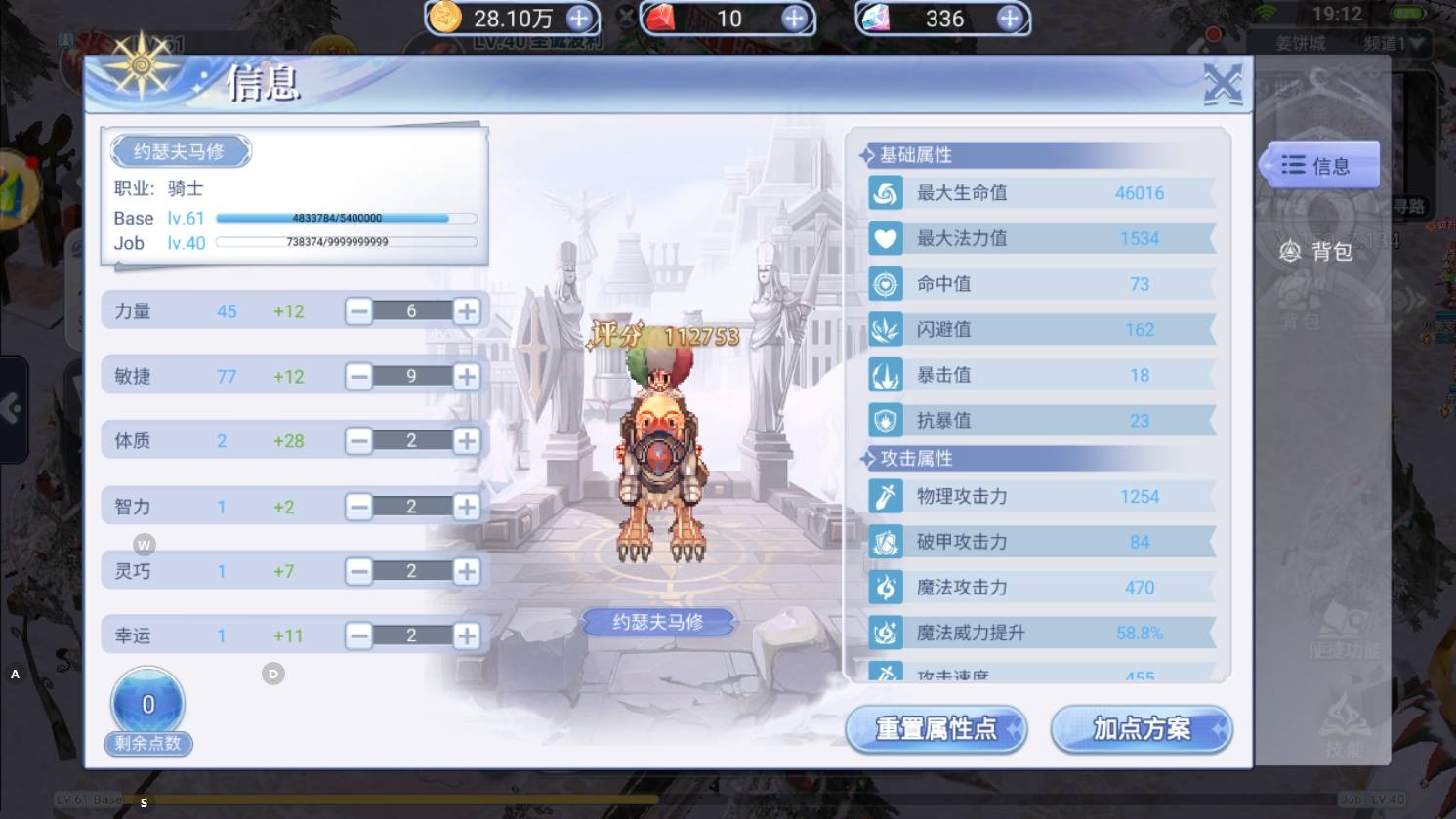Lower 体质 using the minus button
Viewport: 1456px width, 819px height.
(x=359, y=441)
